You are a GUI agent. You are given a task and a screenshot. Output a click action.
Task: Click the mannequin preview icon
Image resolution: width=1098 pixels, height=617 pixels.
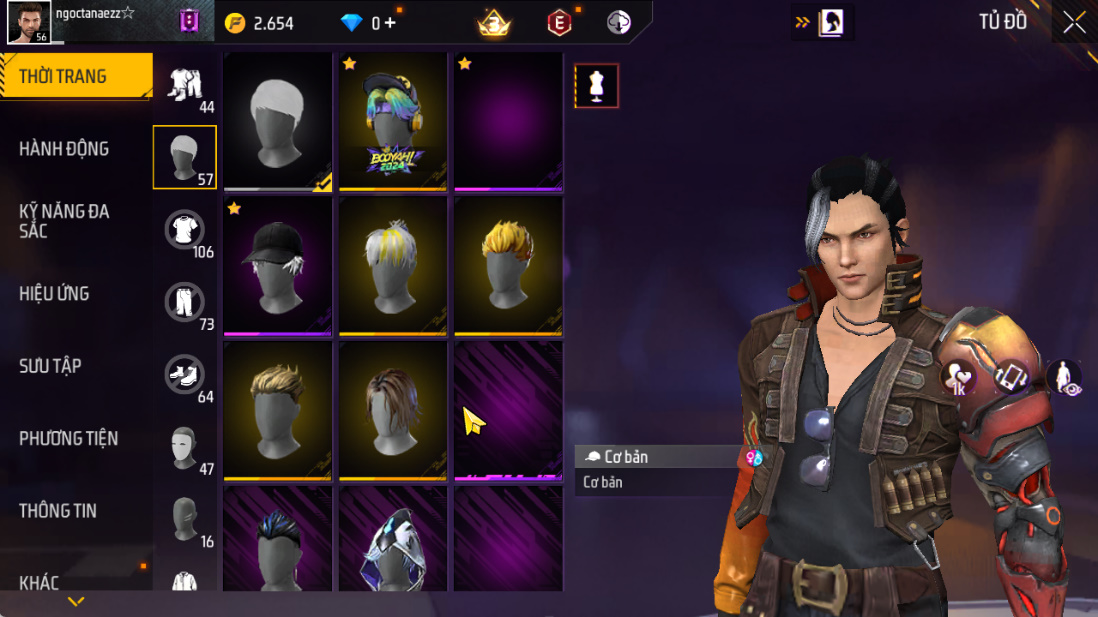tap(597, 86)
